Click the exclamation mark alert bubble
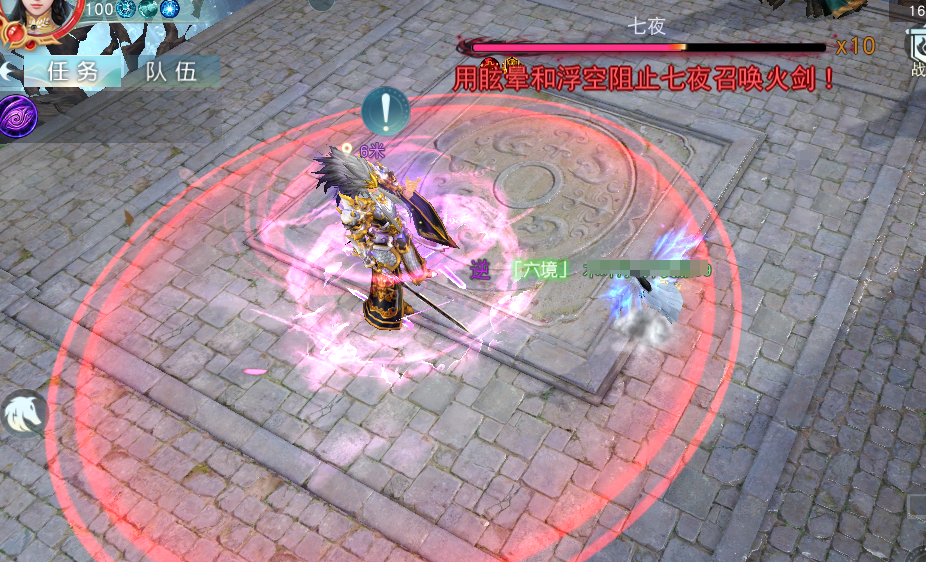This screenshot has height=562, width=926. tap(387, 111)
